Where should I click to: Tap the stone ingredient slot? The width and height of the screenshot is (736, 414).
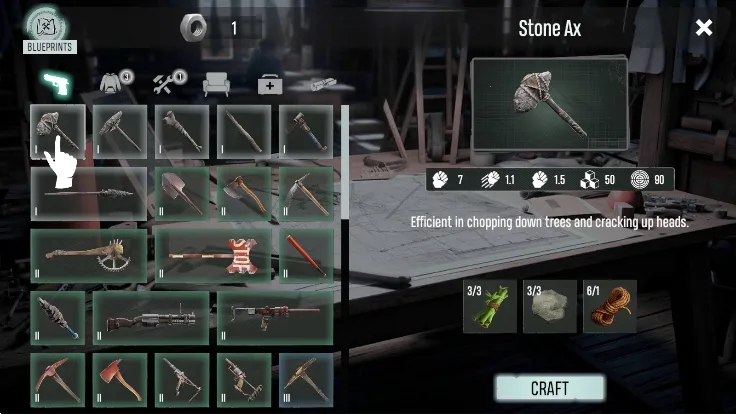coord(549,306)
